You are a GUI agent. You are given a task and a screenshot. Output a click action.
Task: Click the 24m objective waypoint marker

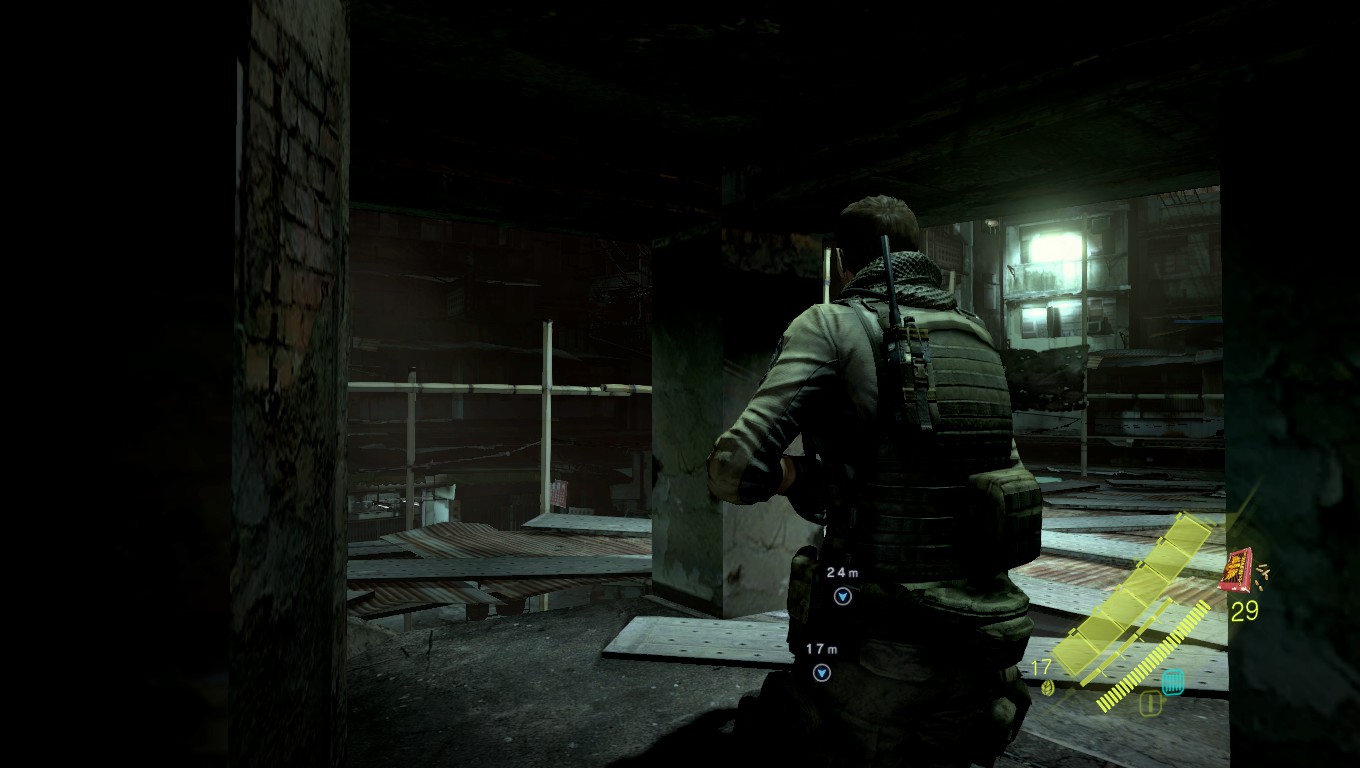(x=842, y=596)
